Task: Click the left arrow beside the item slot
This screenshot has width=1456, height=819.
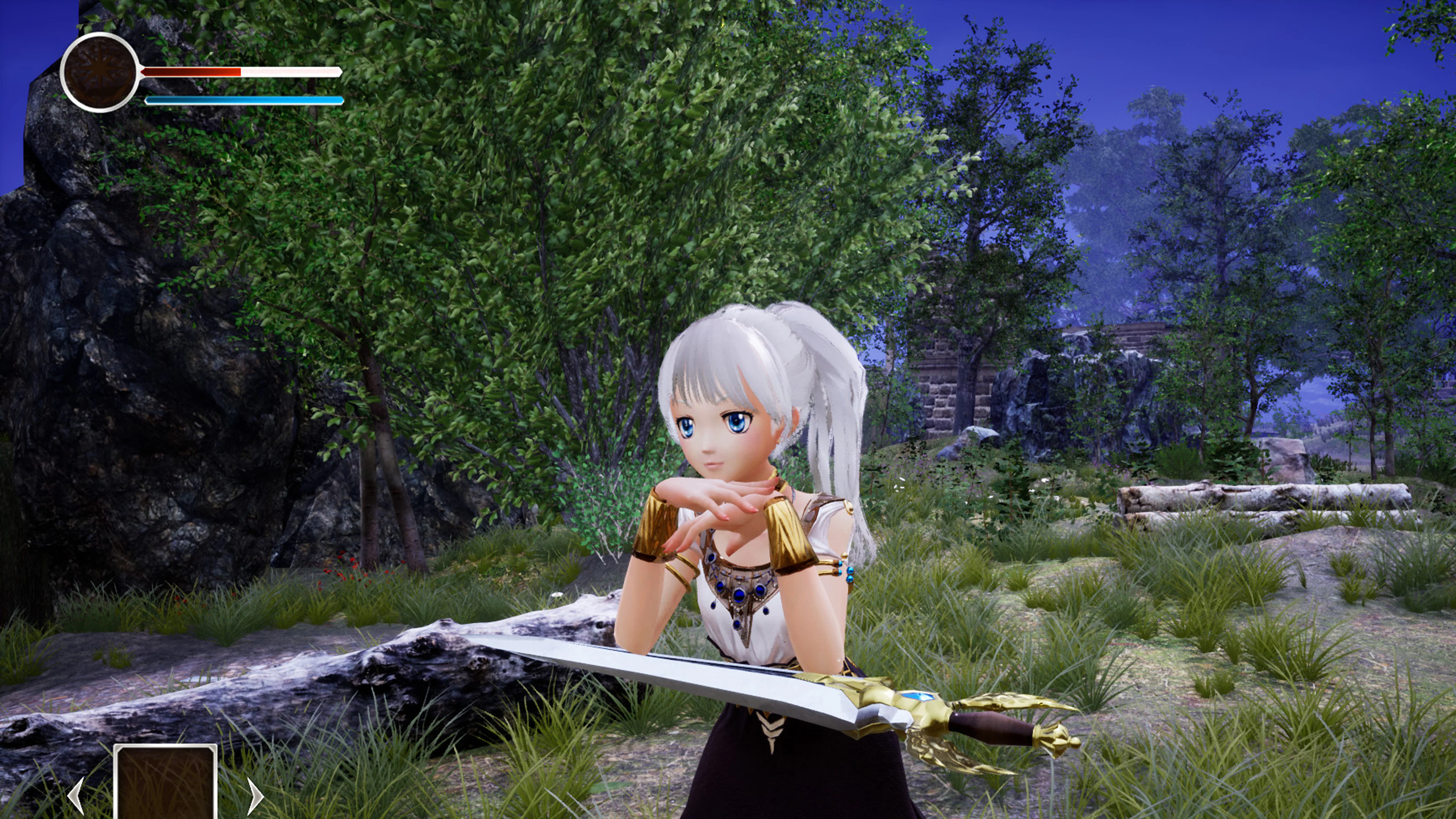Action: pyautogui.click(x=77, y=795)
